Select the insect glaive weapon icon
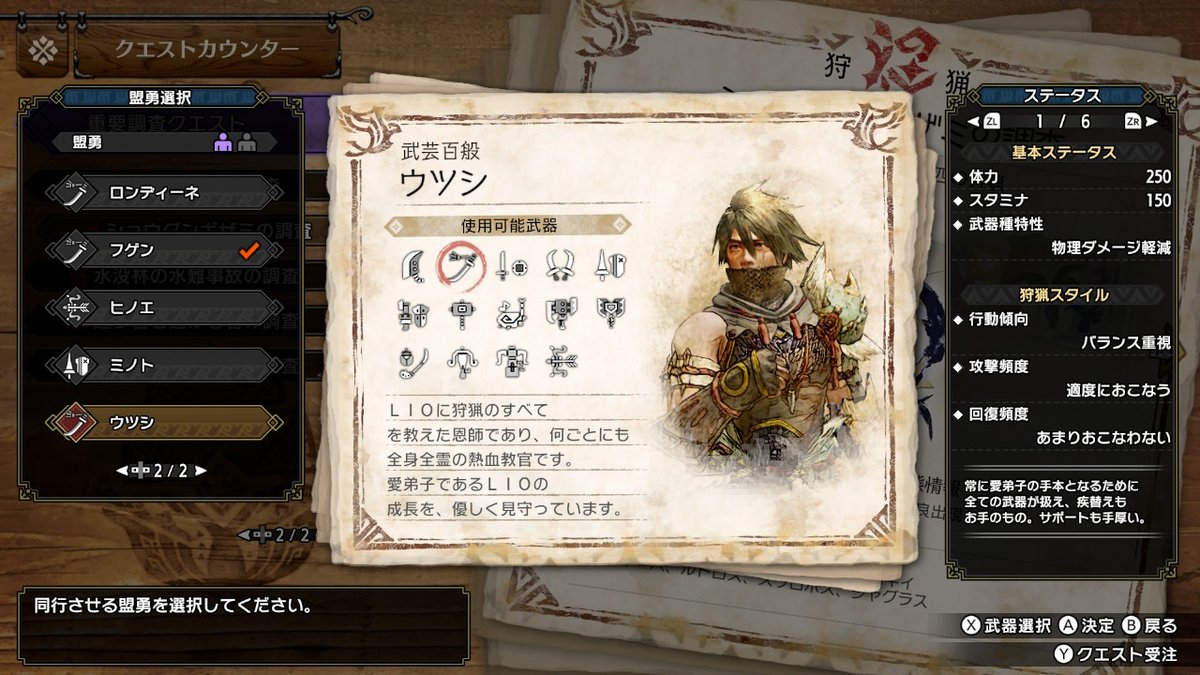Viewport: 1200px width, 675px height. (x=412, y=360)
